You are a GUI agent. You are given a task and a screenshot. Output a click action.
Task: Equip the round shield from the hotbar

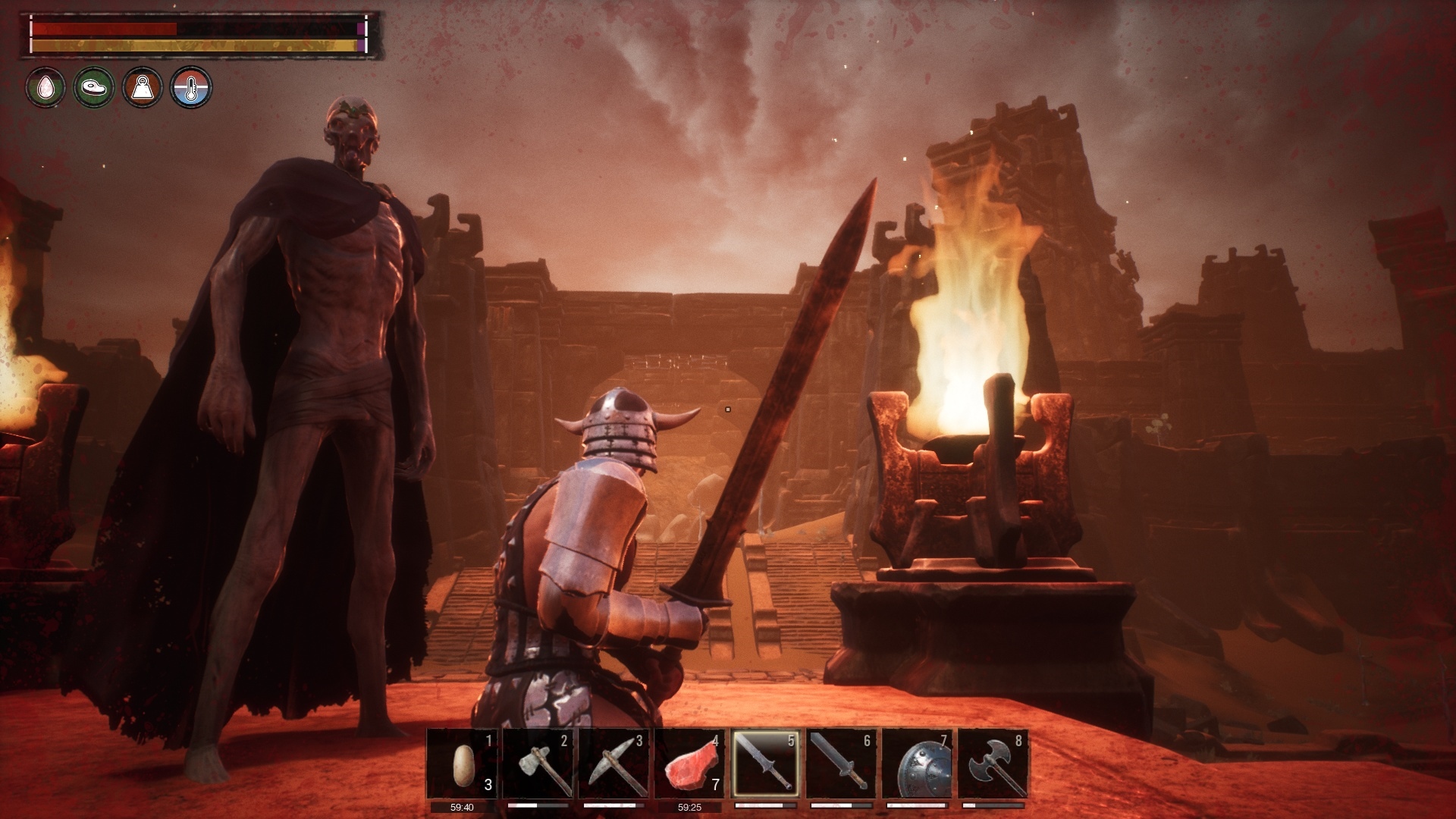(917, 763)
